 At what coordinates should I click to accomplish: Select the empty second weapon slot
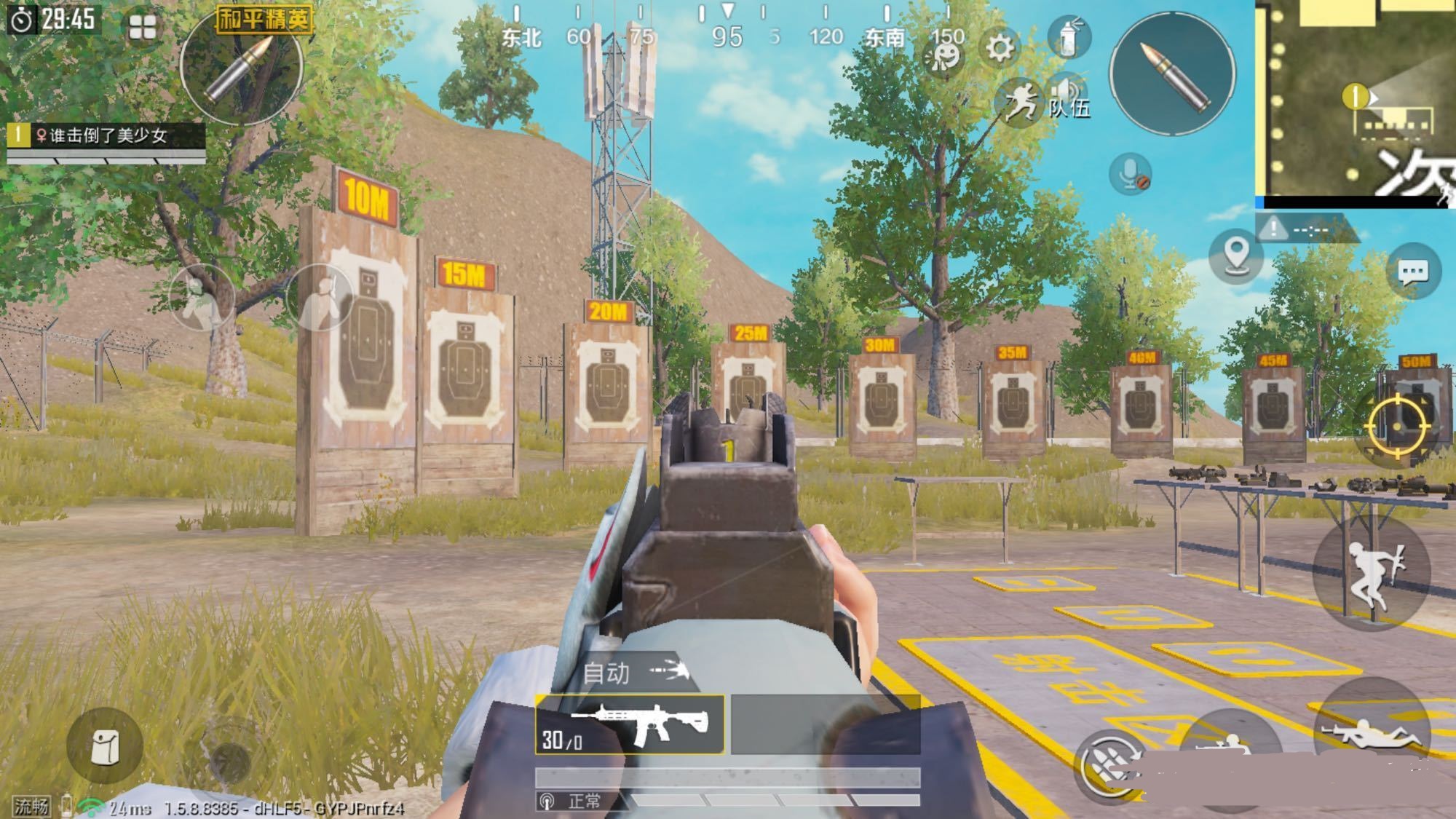(825, 724)
